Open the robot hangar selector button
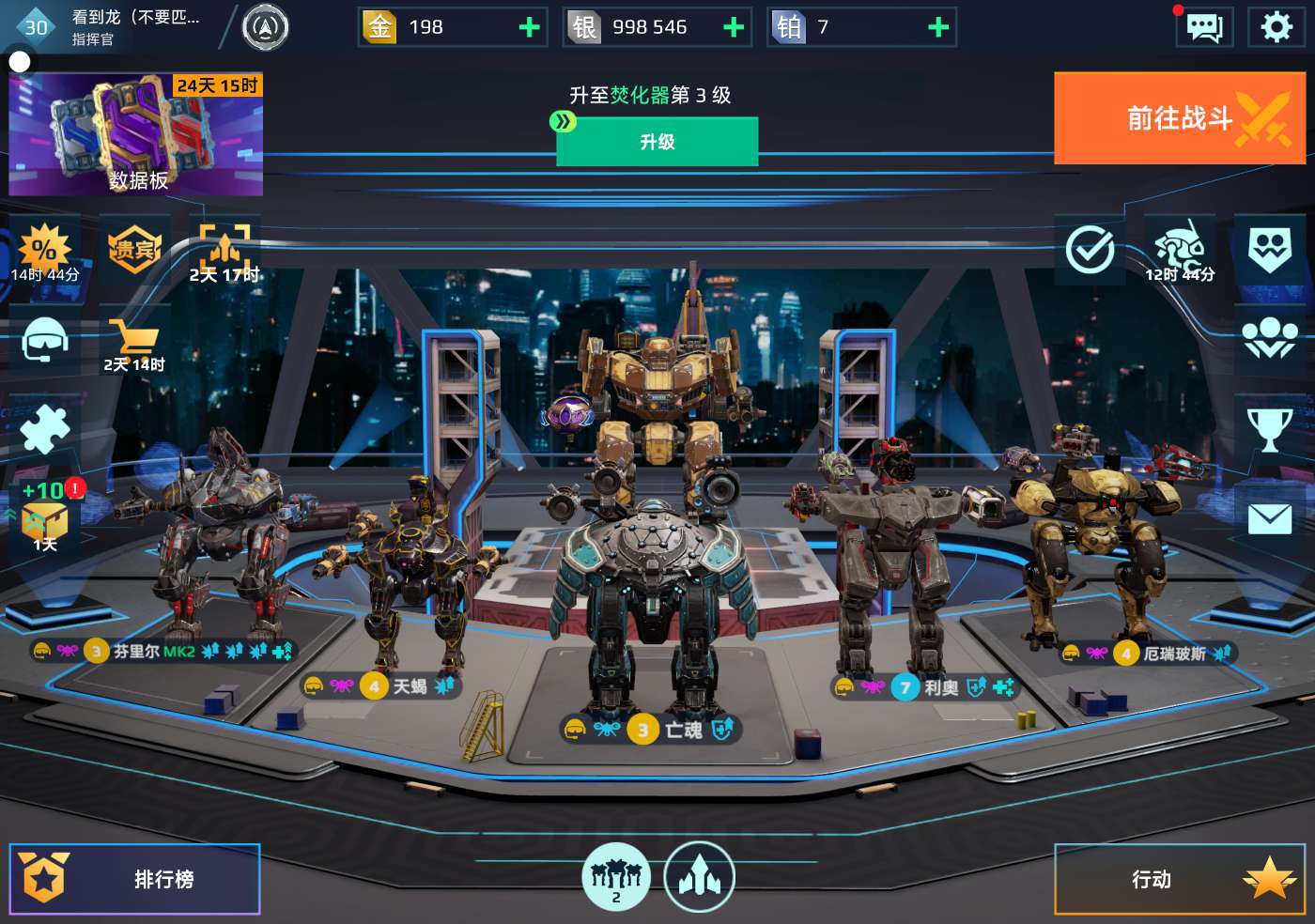 (615, 877)
